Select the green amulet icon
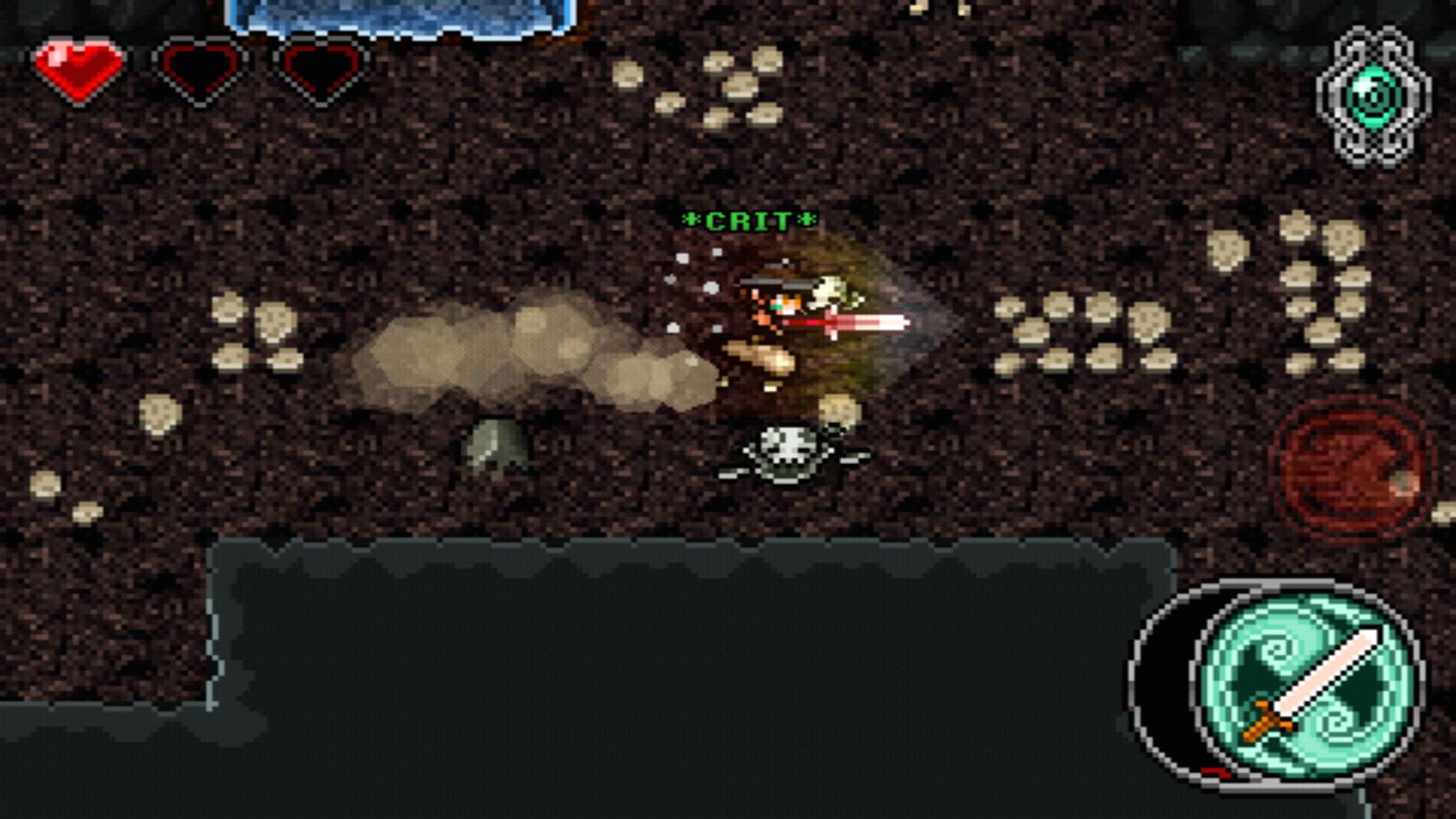This screenshot has height=819, width=1456. coord(1370,99)
